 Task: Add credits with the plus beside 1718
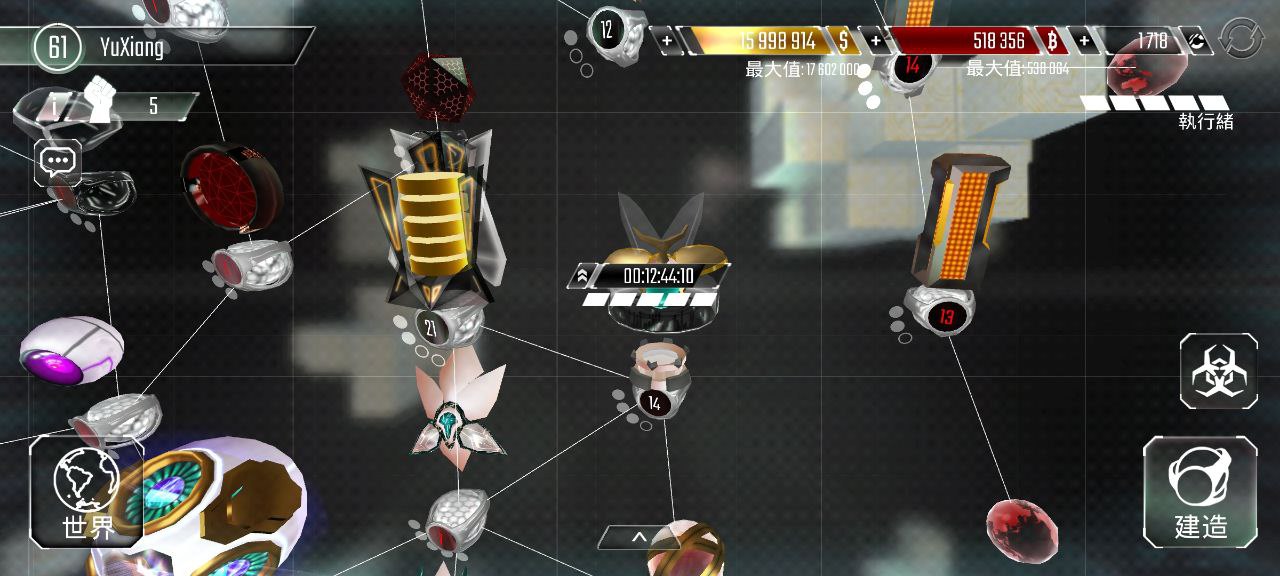(x=1084, y=41)
